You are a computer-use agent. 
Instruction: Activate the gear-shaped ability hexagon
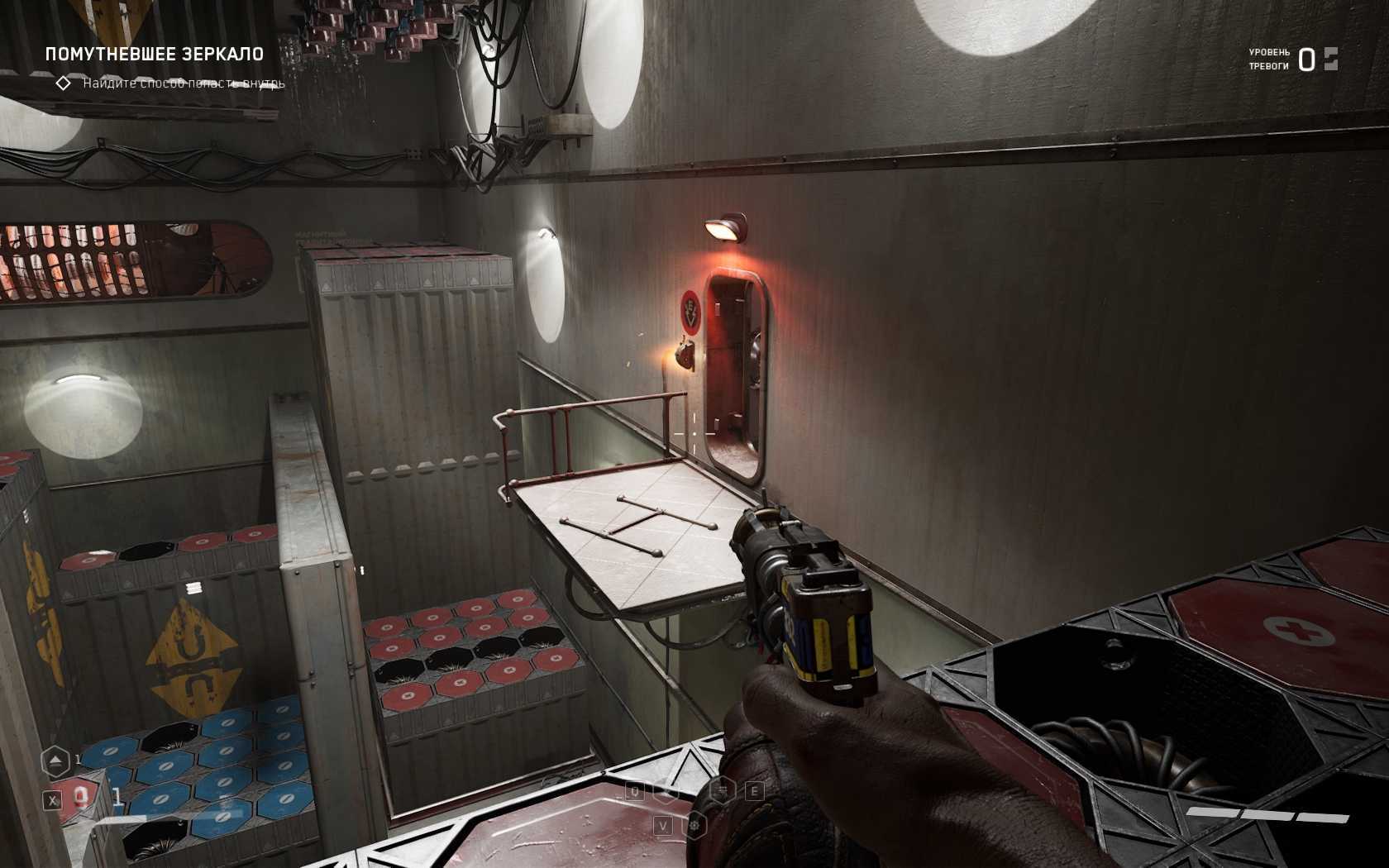coord(695,825)
